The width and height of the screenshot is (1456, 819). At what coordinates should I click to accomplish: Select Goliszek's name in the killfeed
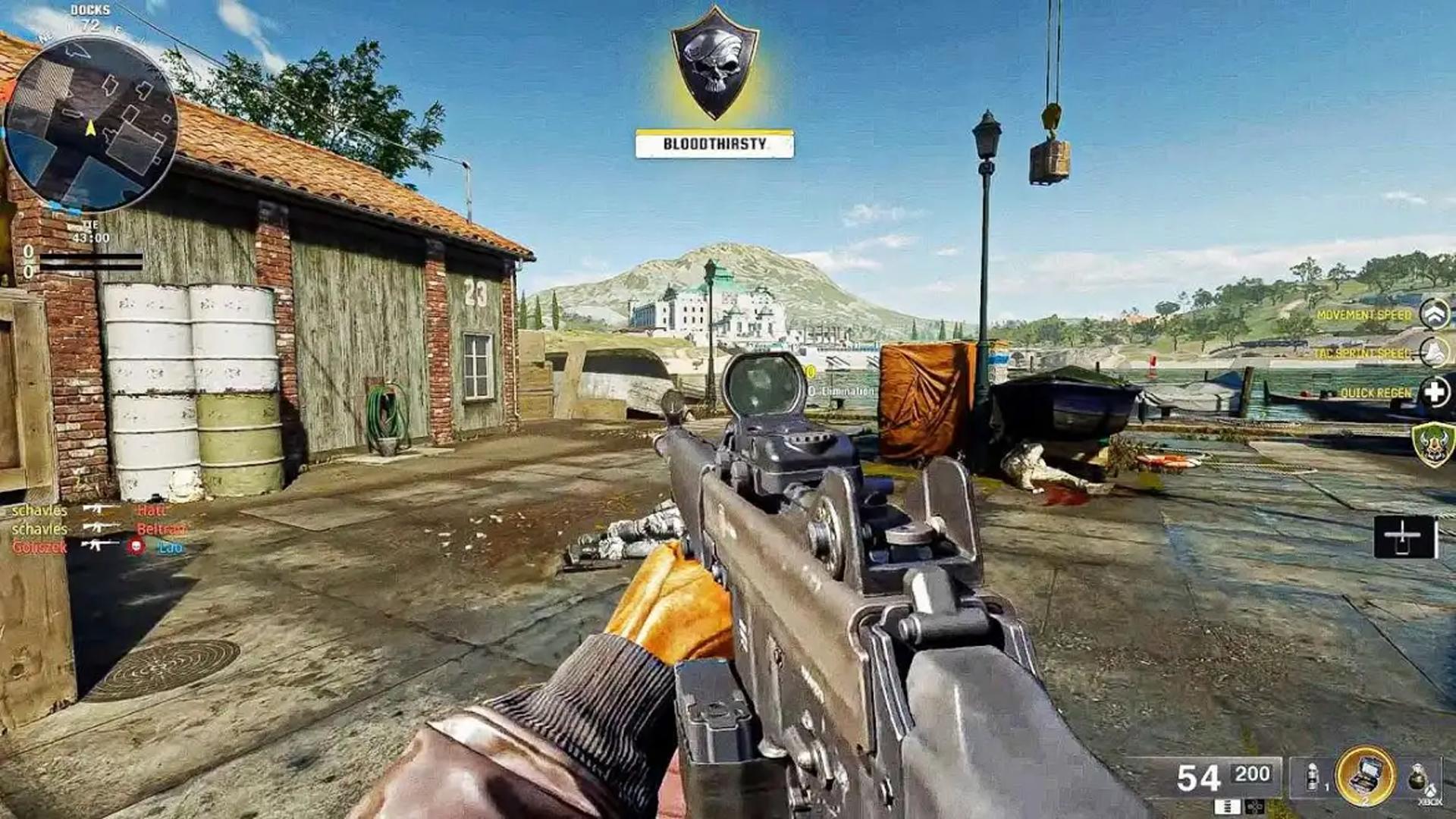39,547
